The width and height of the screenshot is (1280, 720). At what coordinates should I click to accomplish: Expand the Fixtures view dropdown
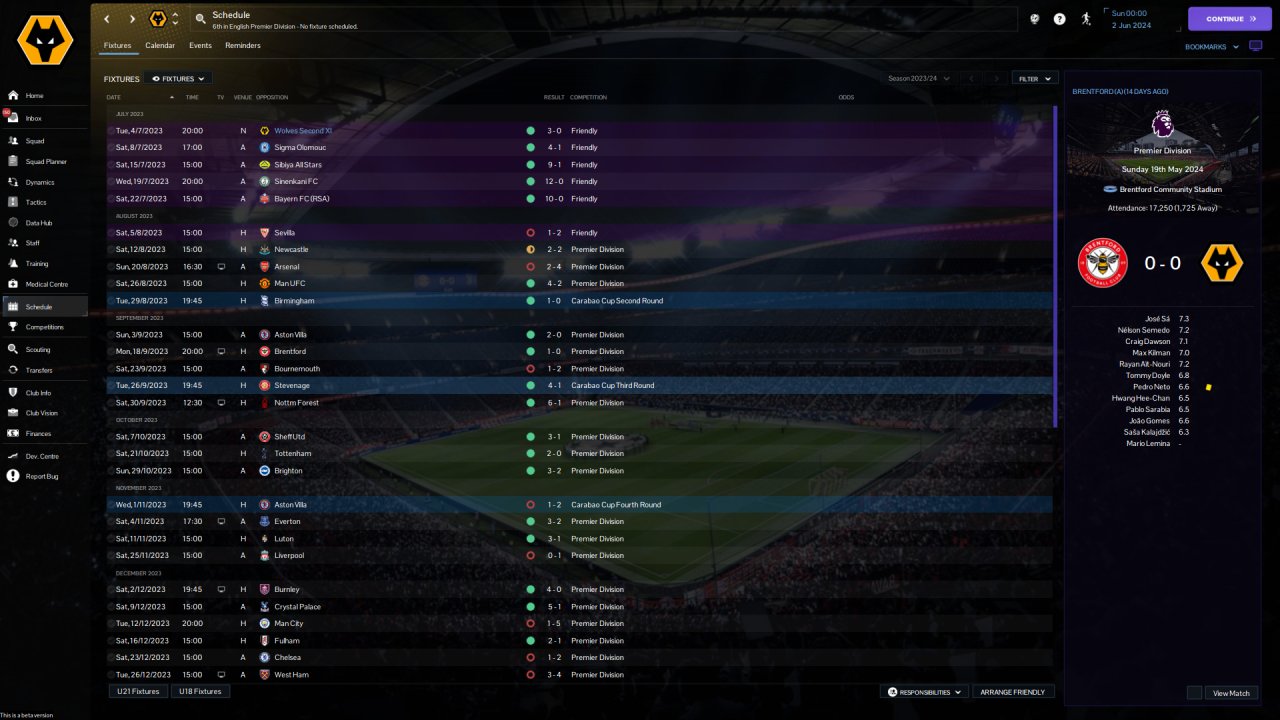pos(178,78)
